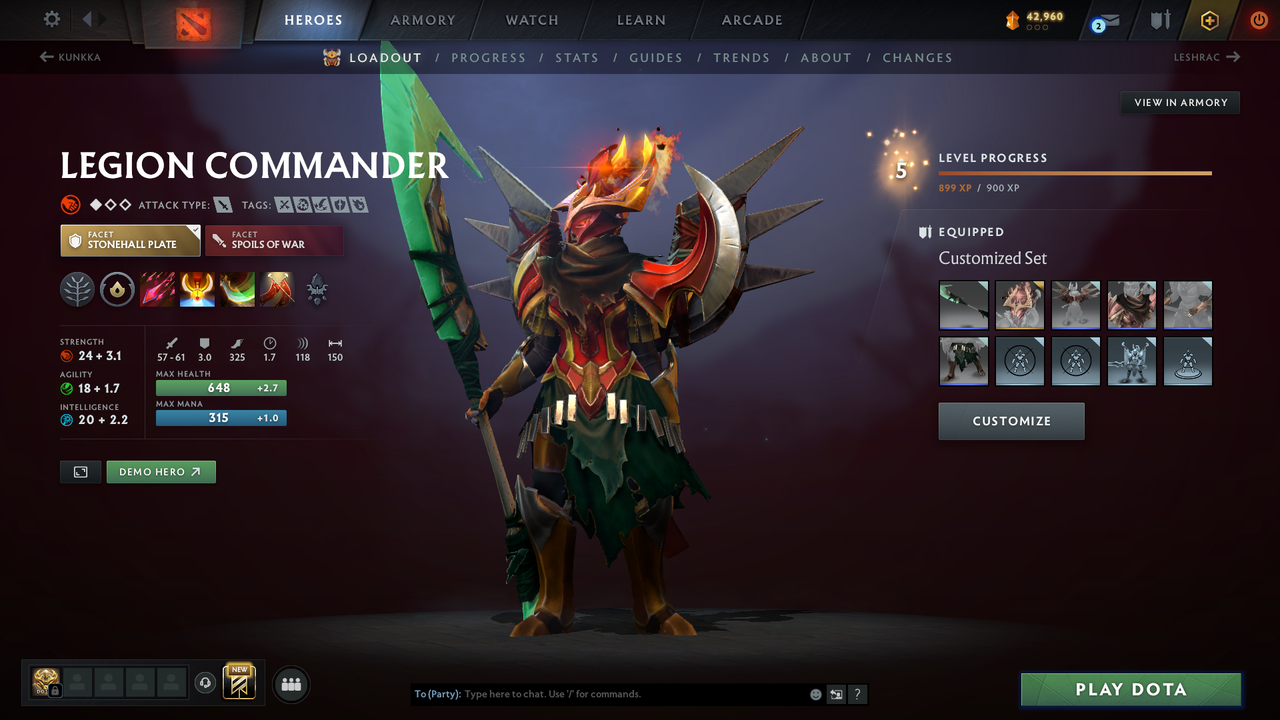Screen dimensions: 1280x720
Task: Click the DEMO HERO button
Action: [x=161, y=471]
